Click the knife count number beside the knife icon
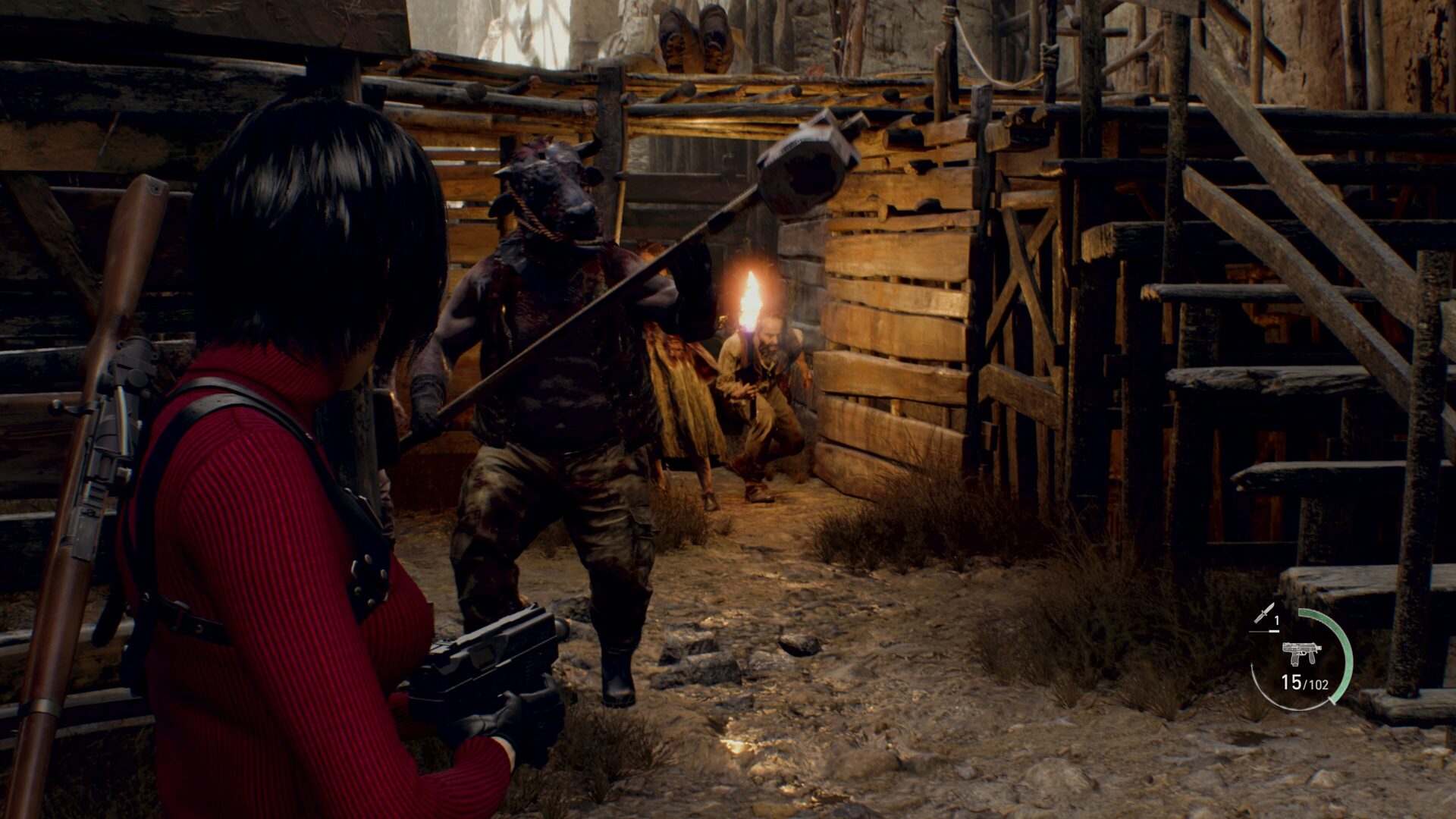 coord(1276,620)
